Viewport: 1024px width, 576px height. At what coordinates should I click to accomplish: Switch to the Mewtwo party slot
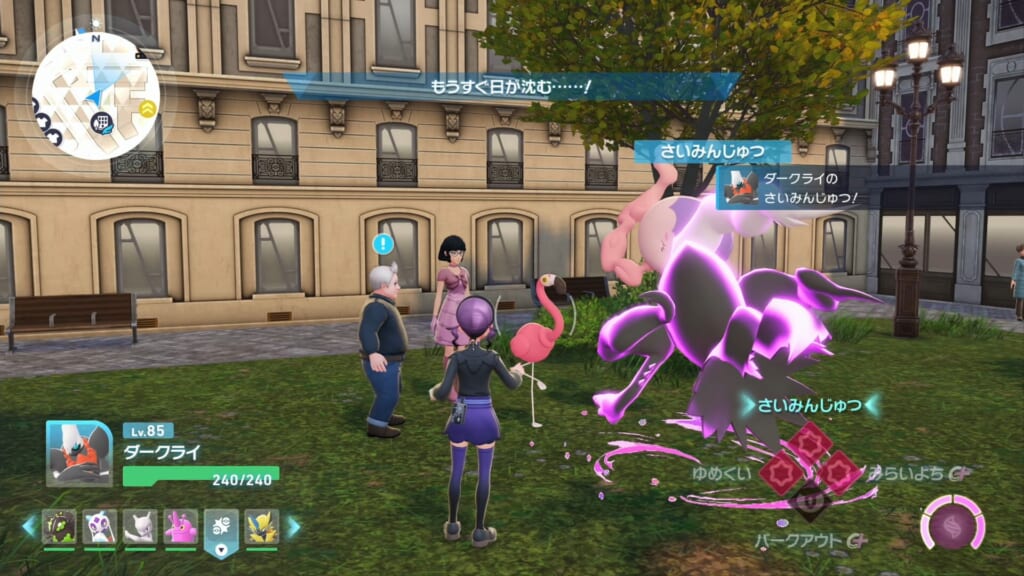140,526
